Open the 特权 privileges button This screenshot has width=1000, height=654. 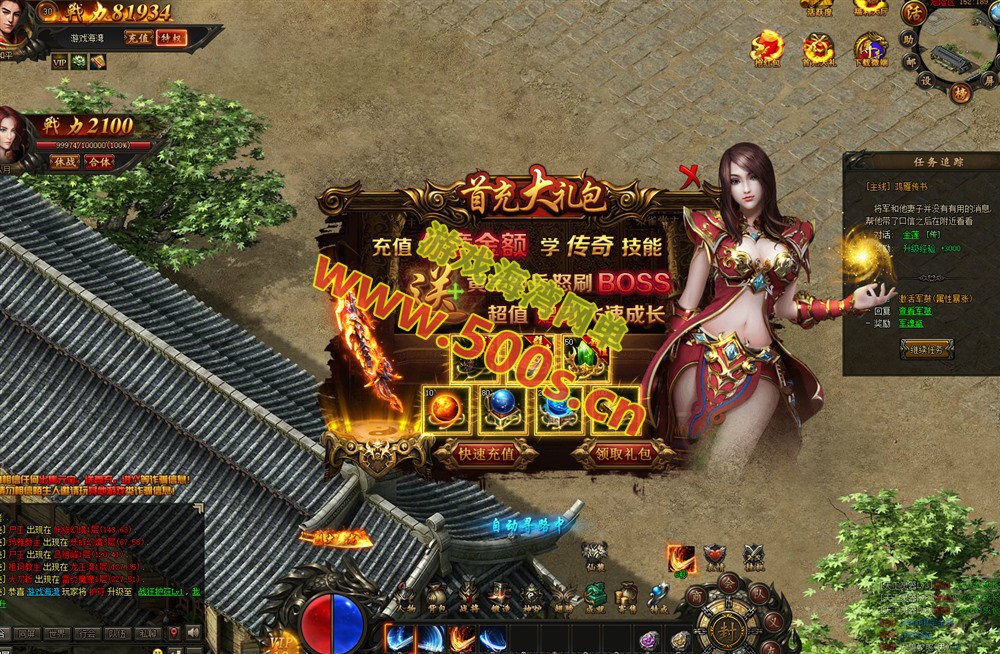[171, 38]
